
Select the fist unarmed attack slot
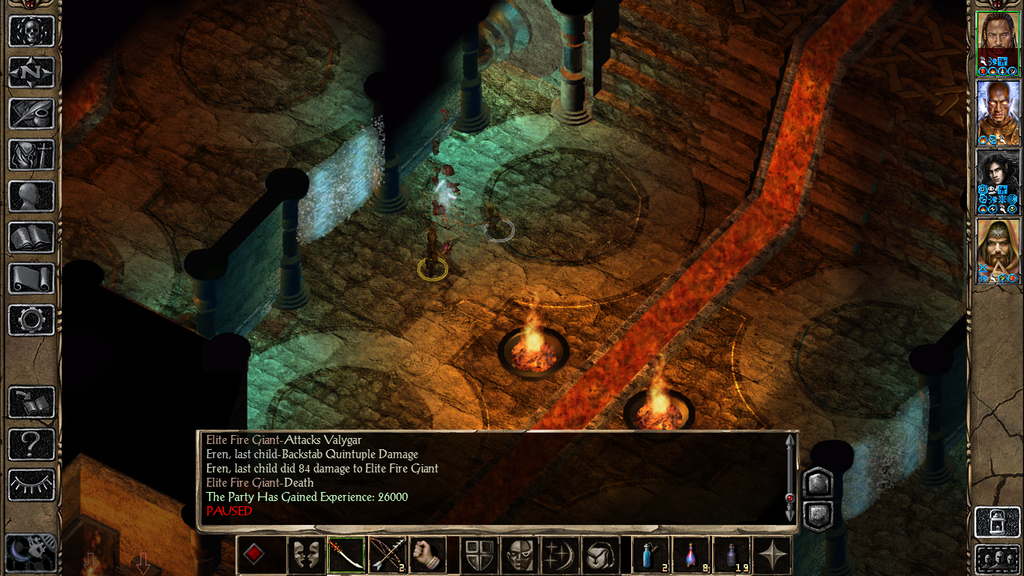[427, 555]
